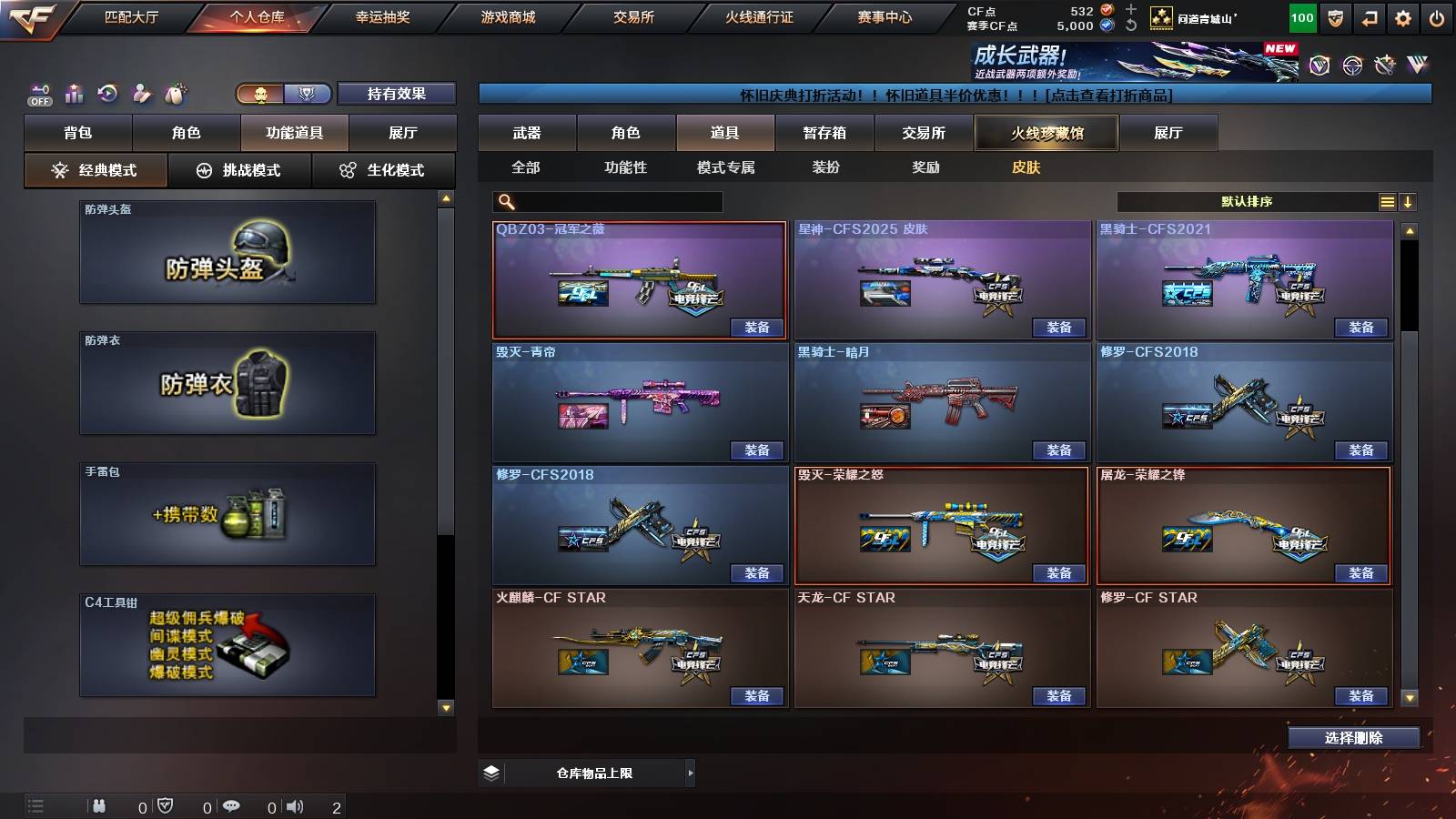Click the replay playback icon above the backpack panel
The height and width of the screenshot is (819, 1456).
(x=109, y=92)
